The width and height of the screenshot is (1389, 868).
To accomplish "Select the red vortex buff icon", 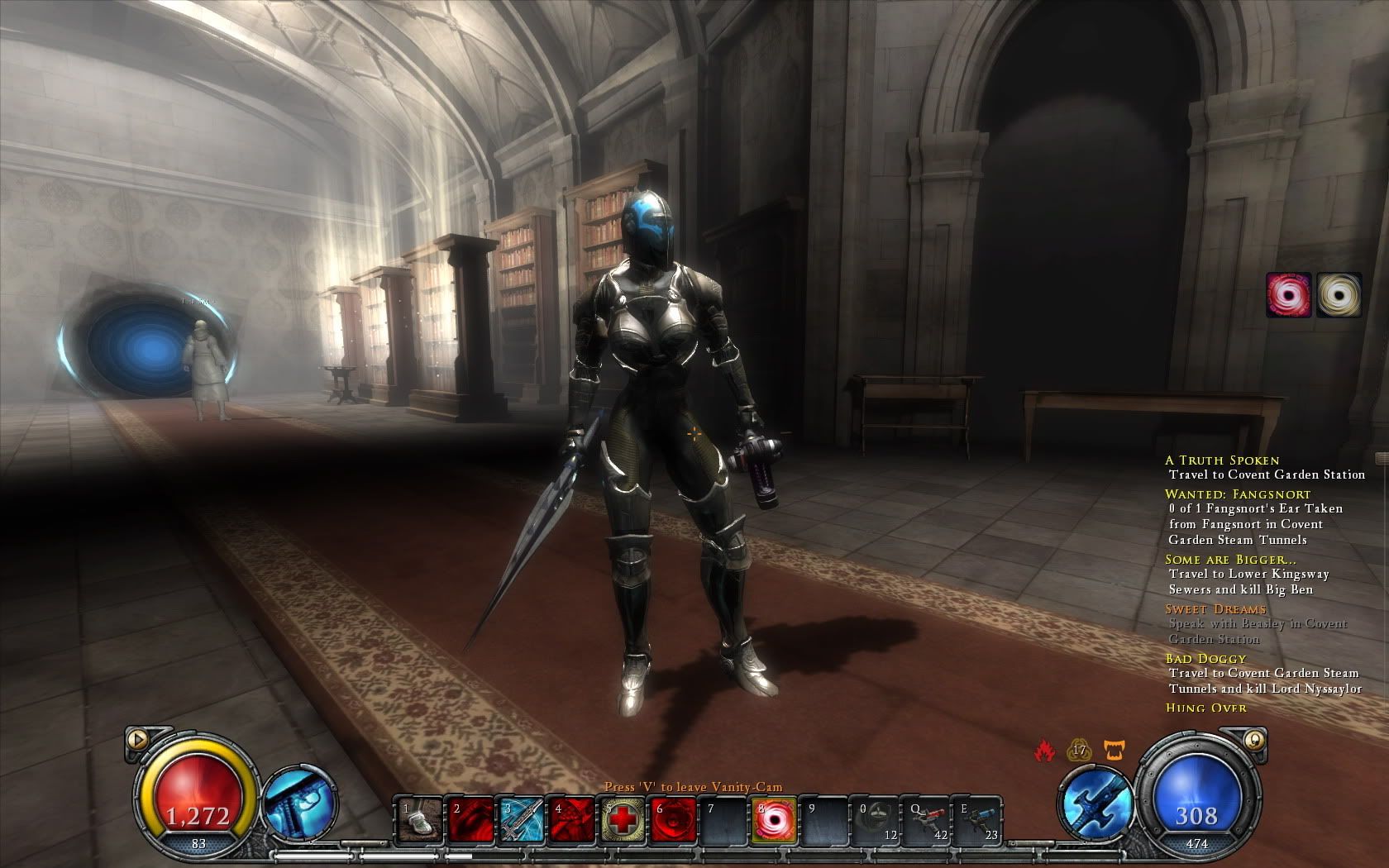I will (1288, 295).
